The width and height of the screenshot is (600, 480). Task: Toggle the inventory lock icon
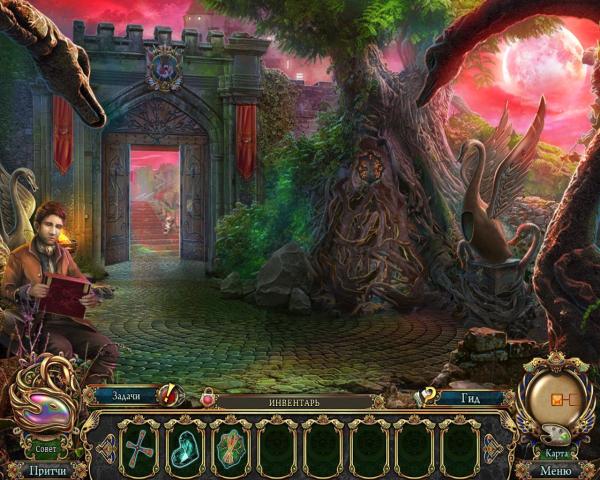click(208, 399)
